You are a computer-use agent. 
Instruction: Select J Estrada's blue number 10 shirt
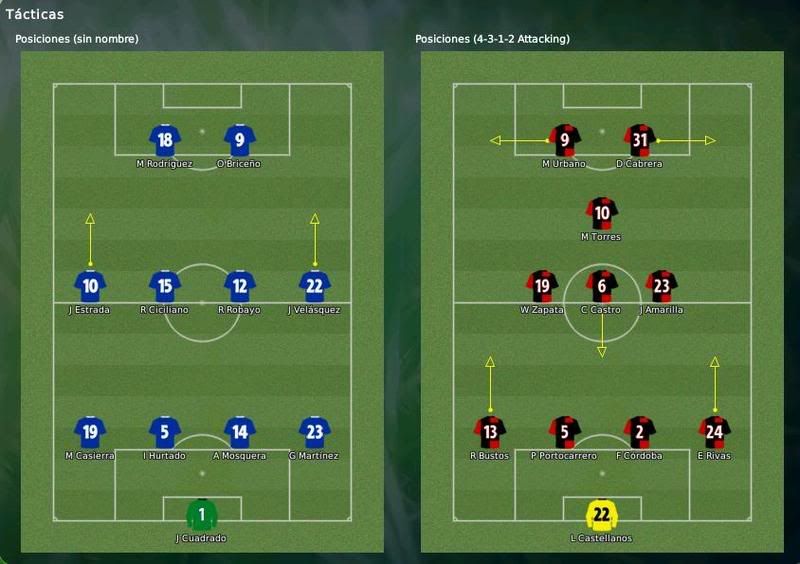click(90, 286)
